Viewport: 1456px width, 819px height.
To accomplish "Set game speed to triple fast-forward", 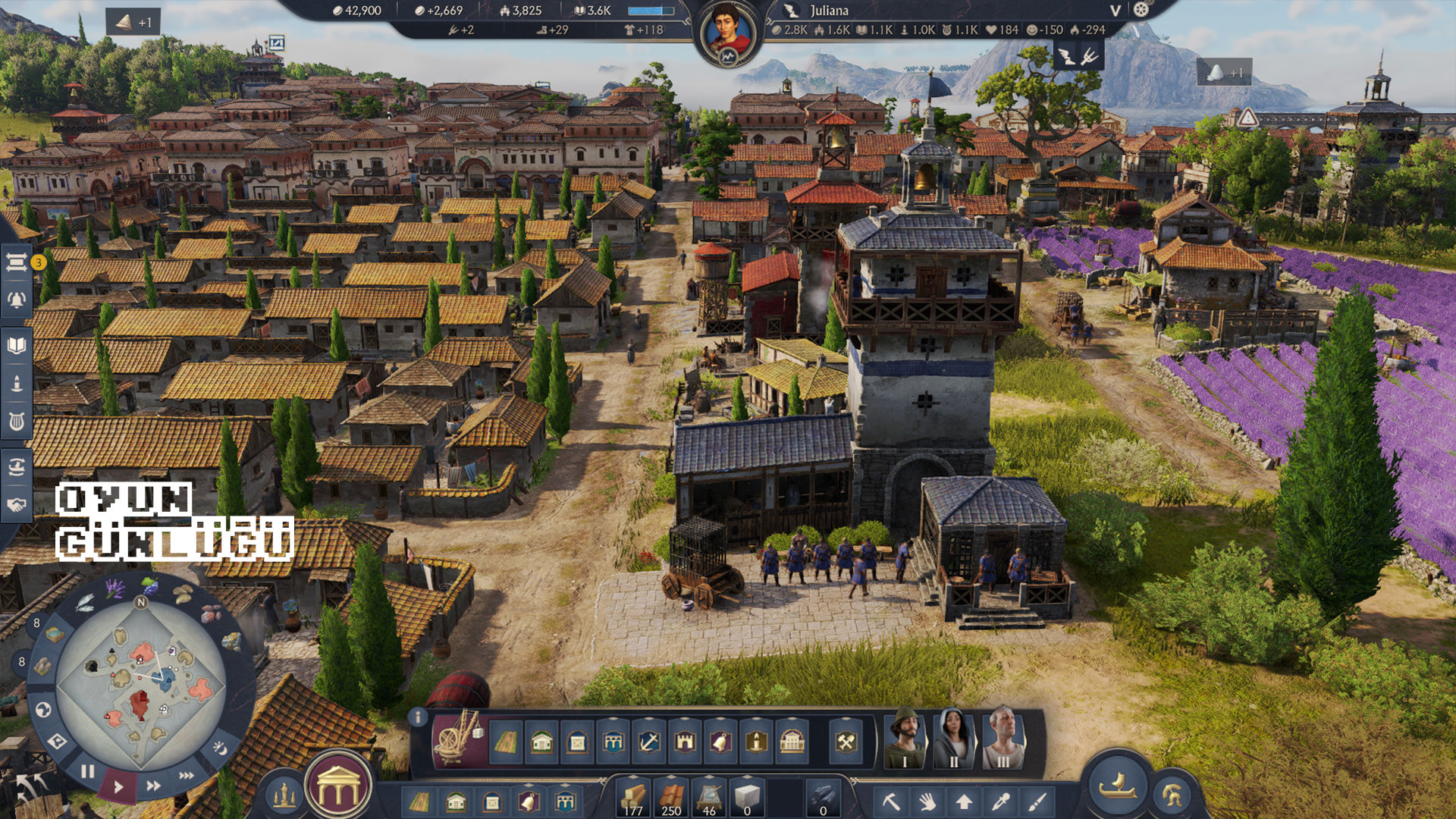I will pyautogui.click(x=186, y=775).
